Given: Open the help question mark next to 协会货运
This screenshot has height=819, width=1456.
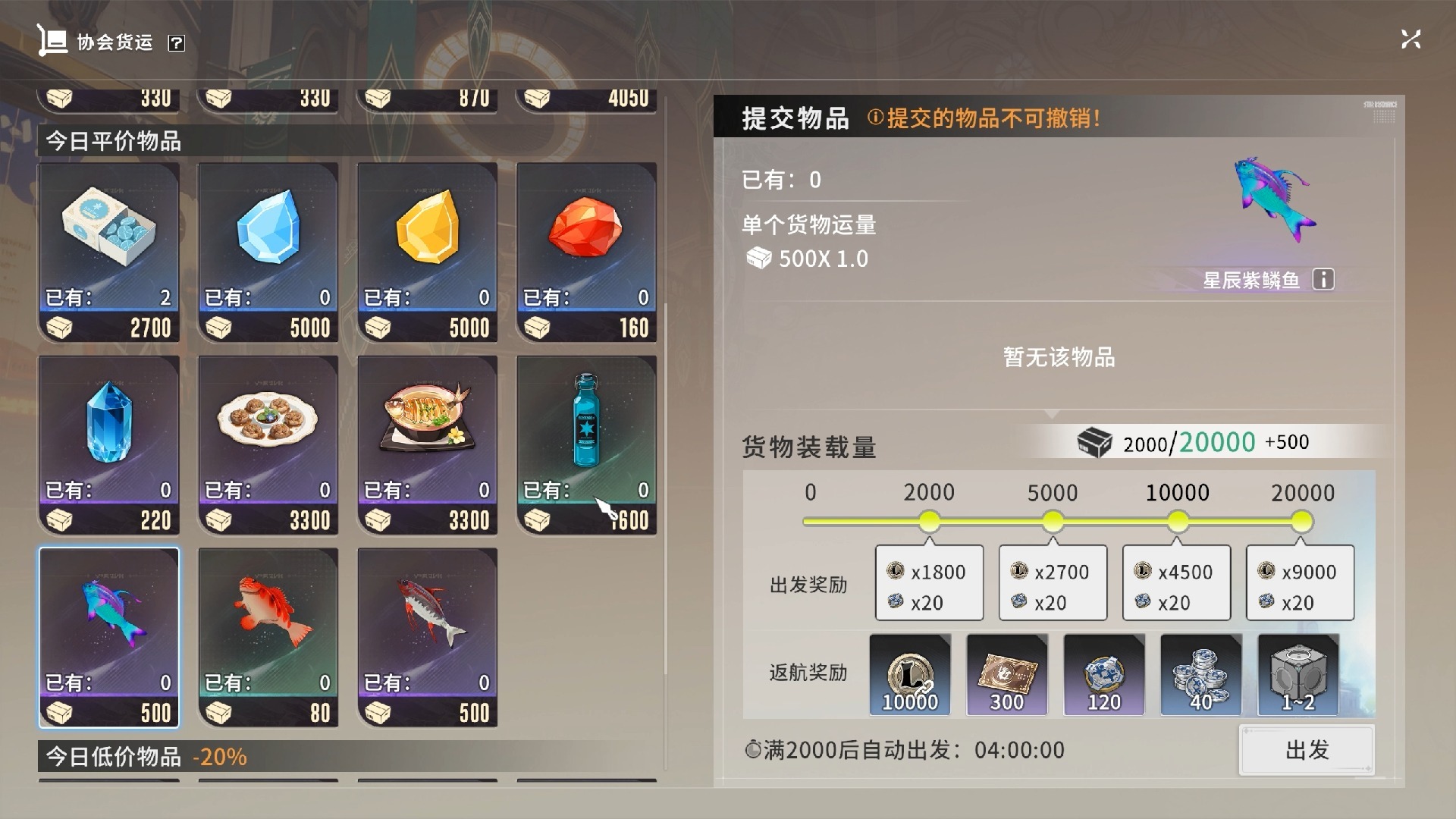Looking at the screenshot, I should point(176,43).
